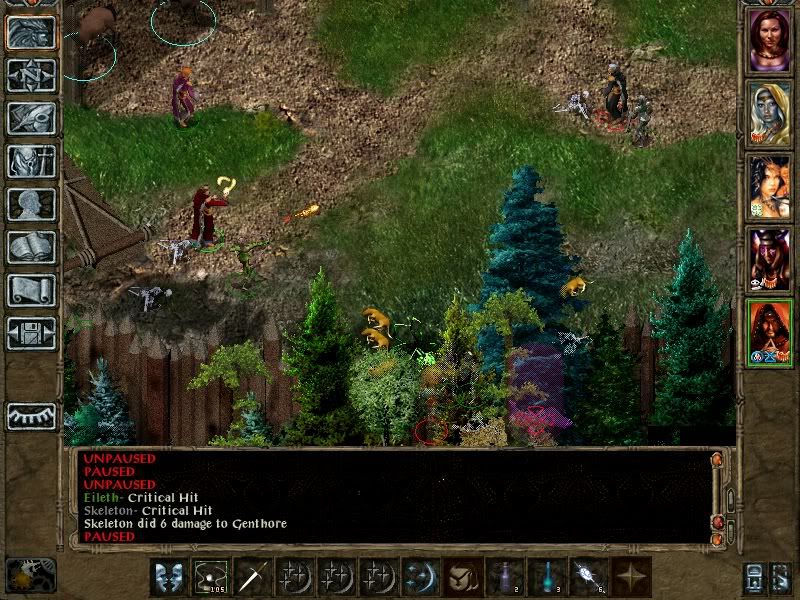Click the rest button with the closed eye
Viewport: 800px width, 600px height.
(x=31, y=415)
